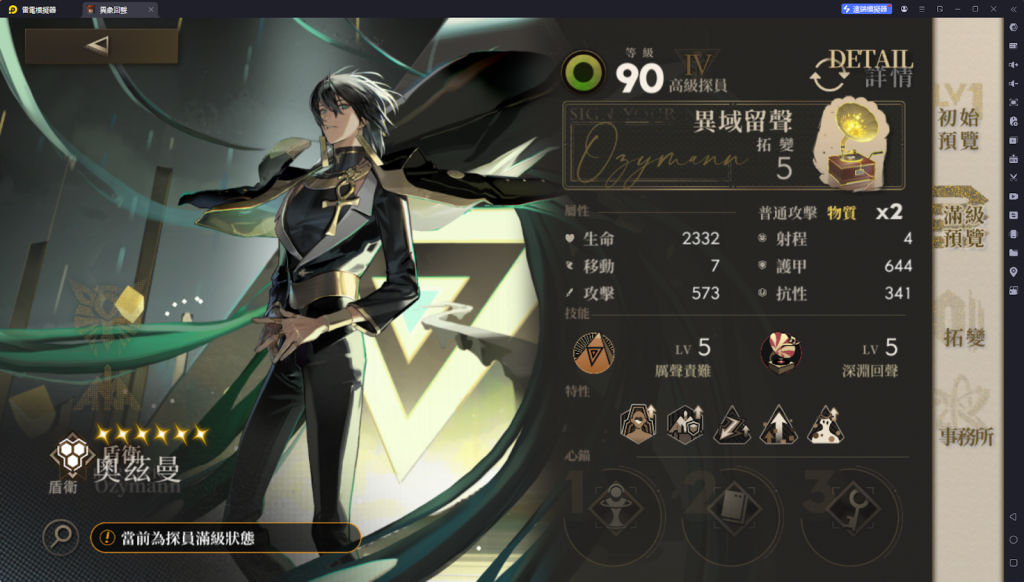Open the 異域留聲 gramophone signature panel

pos(734,145)
